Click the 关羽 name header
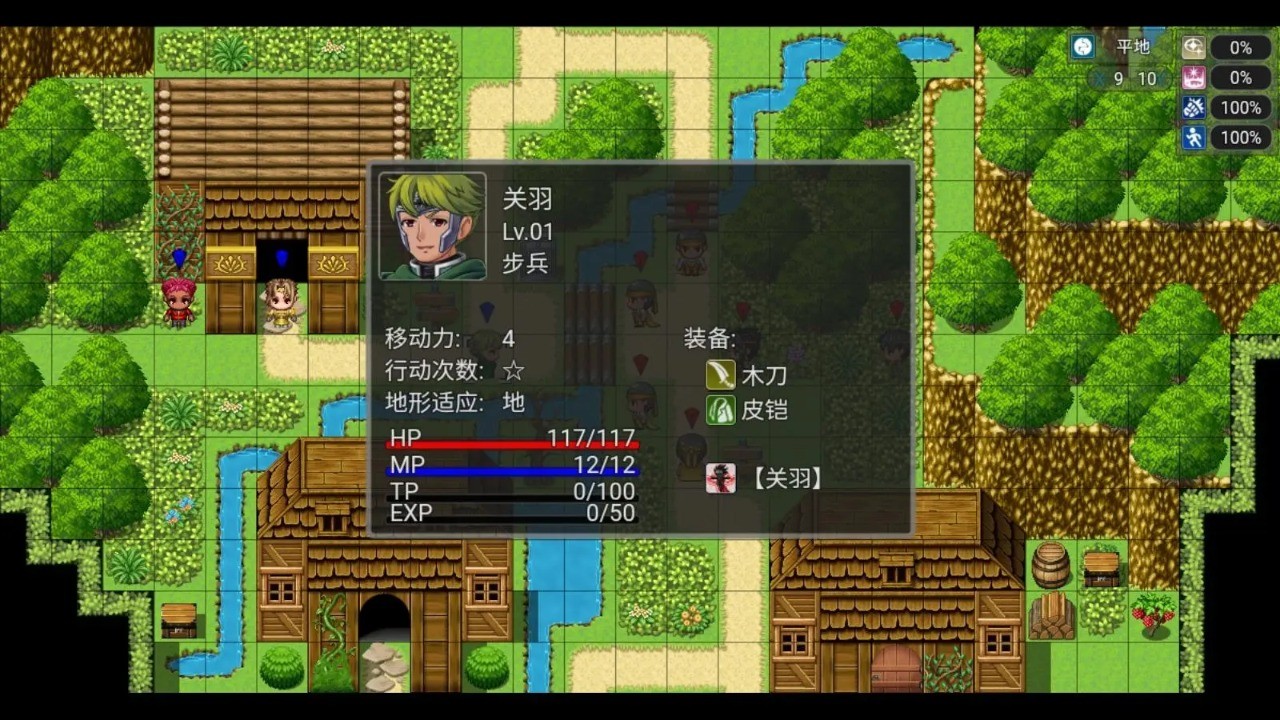Image resolution: width=1280 pixels, height=720 pixels. [528, 200]
